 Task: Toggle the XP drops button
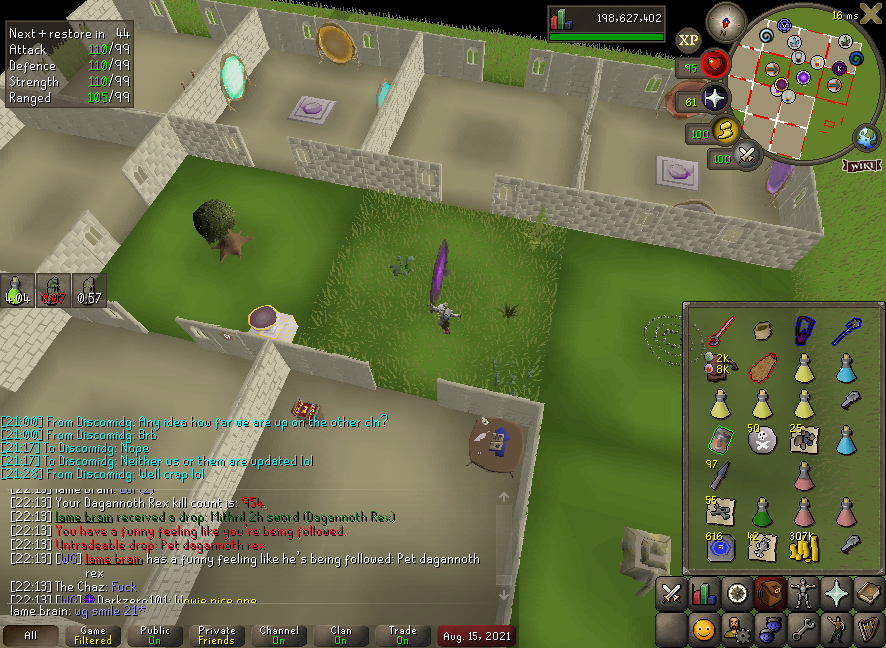point(688,40)
